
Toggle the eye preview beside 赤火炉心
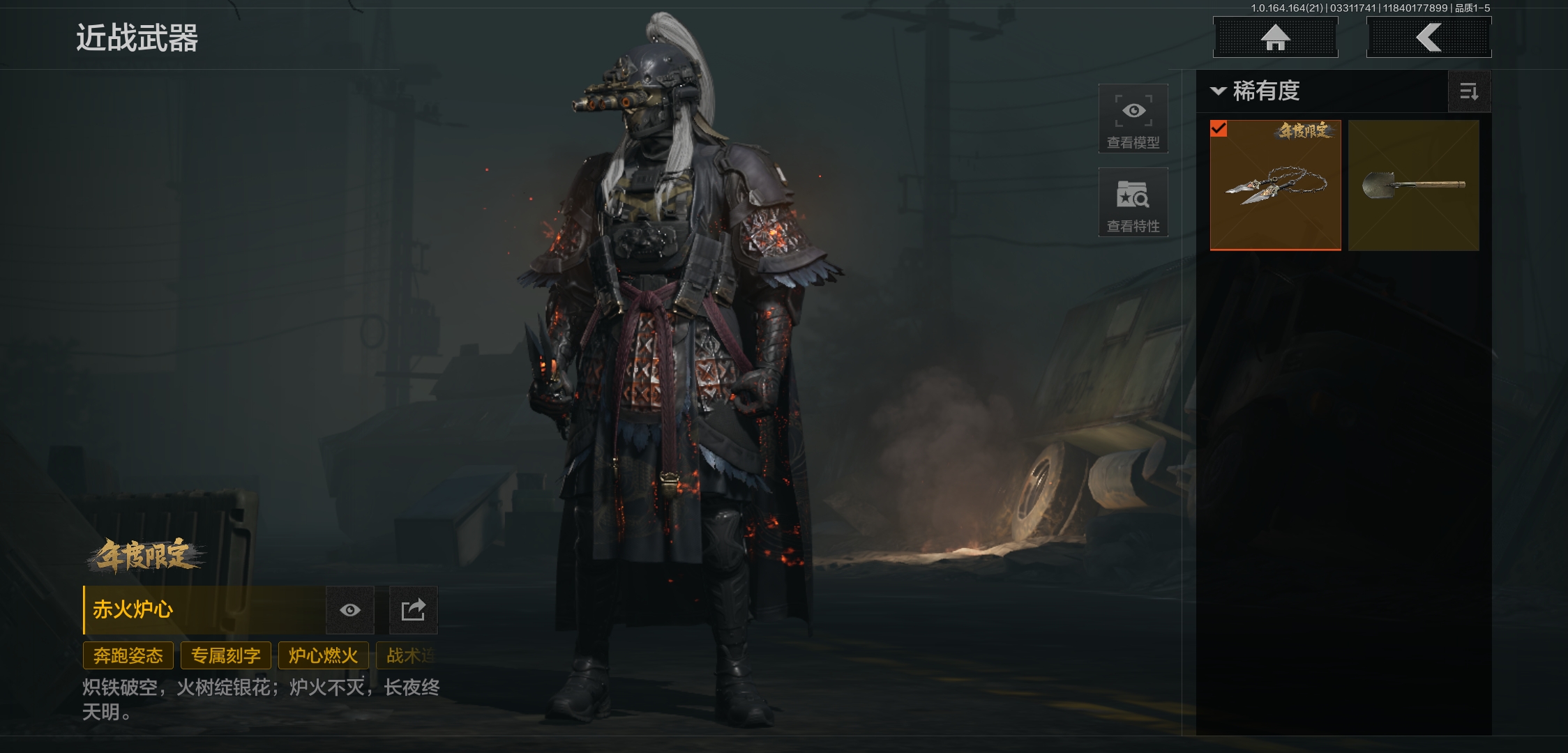[x=350, y=610]
